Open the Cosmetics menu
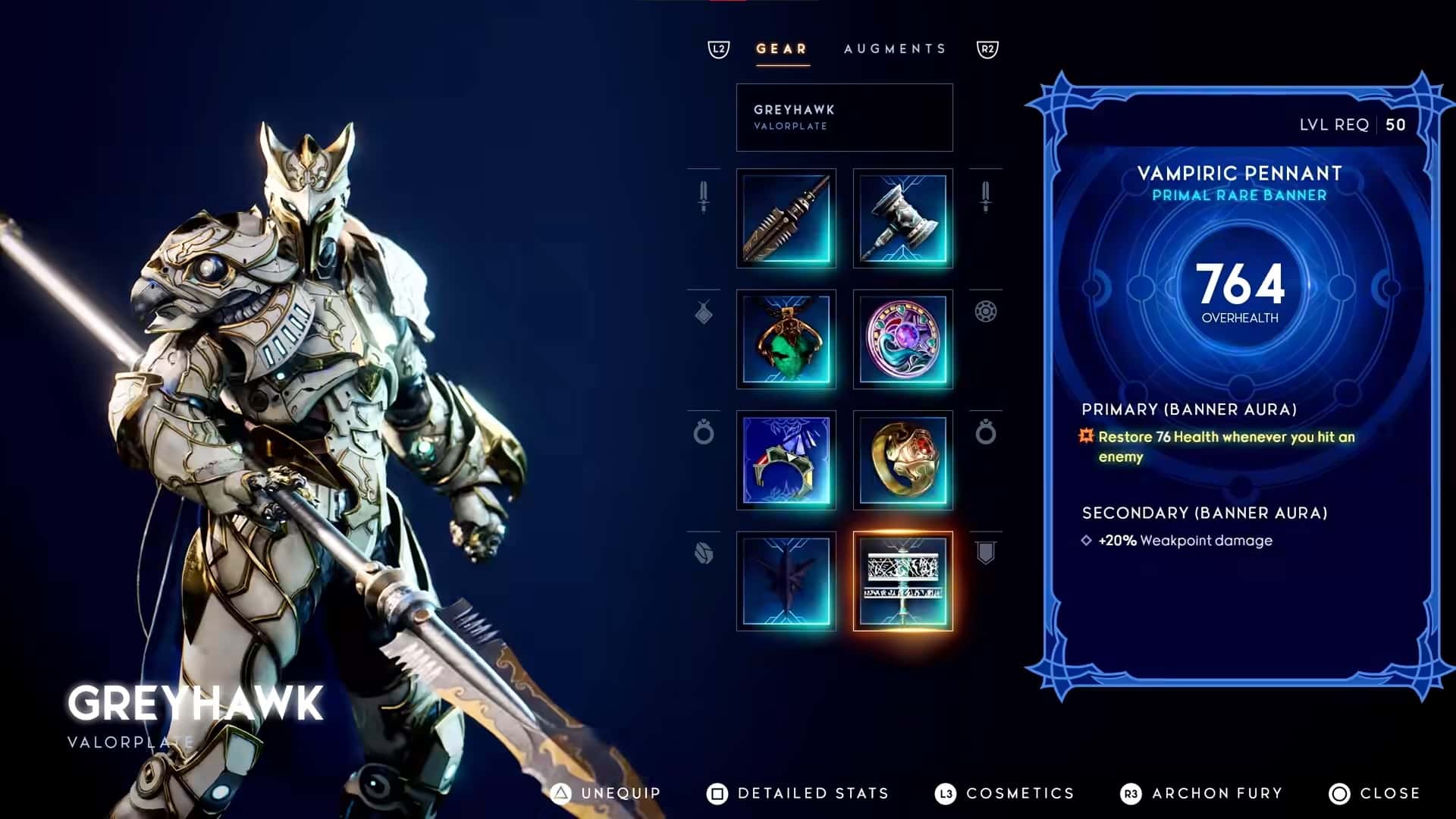This screenshot has height=819, width=1456. [1006, 793]
